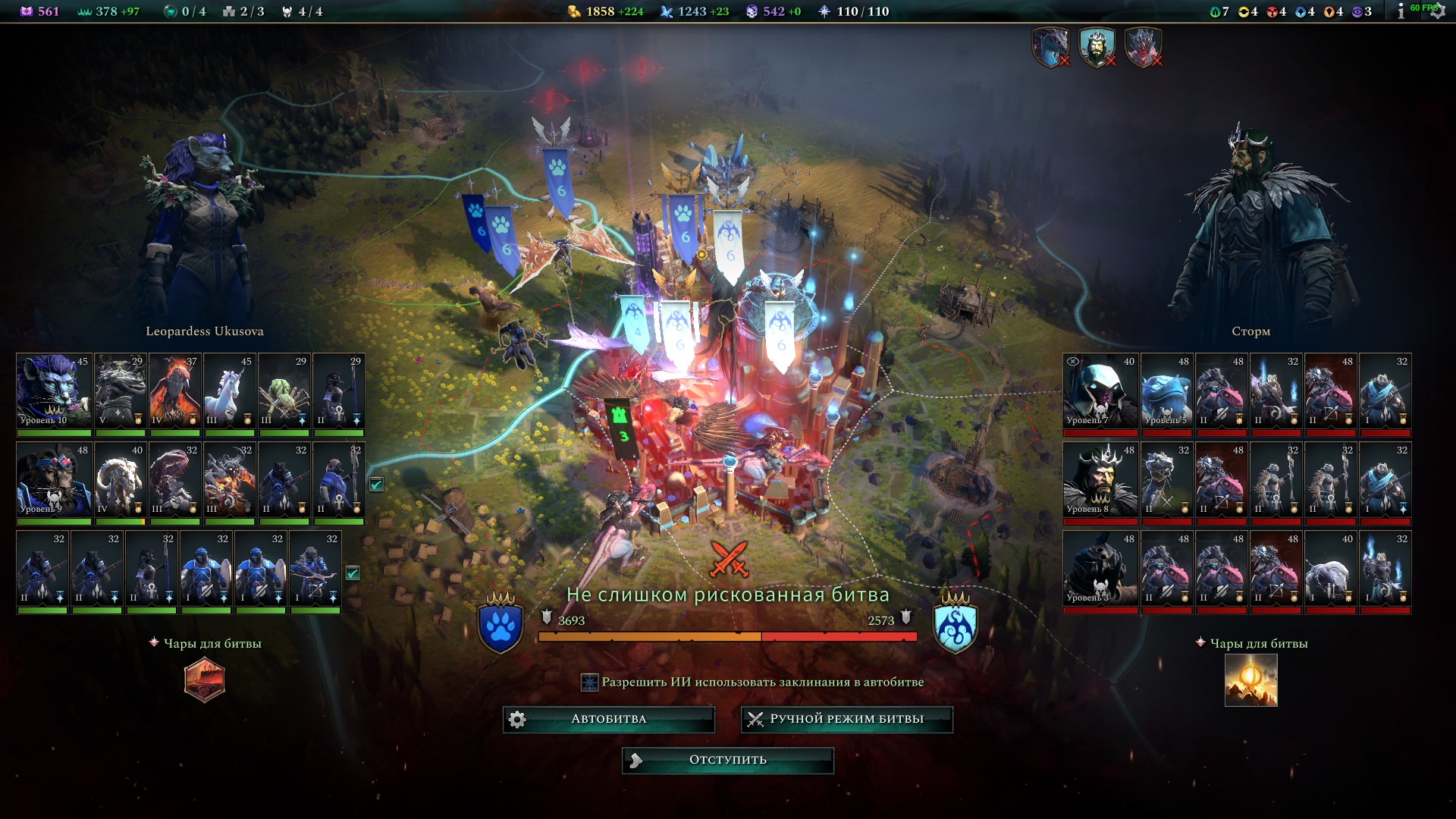Toggle allowing AI spells in auto battle

[589, 682]
